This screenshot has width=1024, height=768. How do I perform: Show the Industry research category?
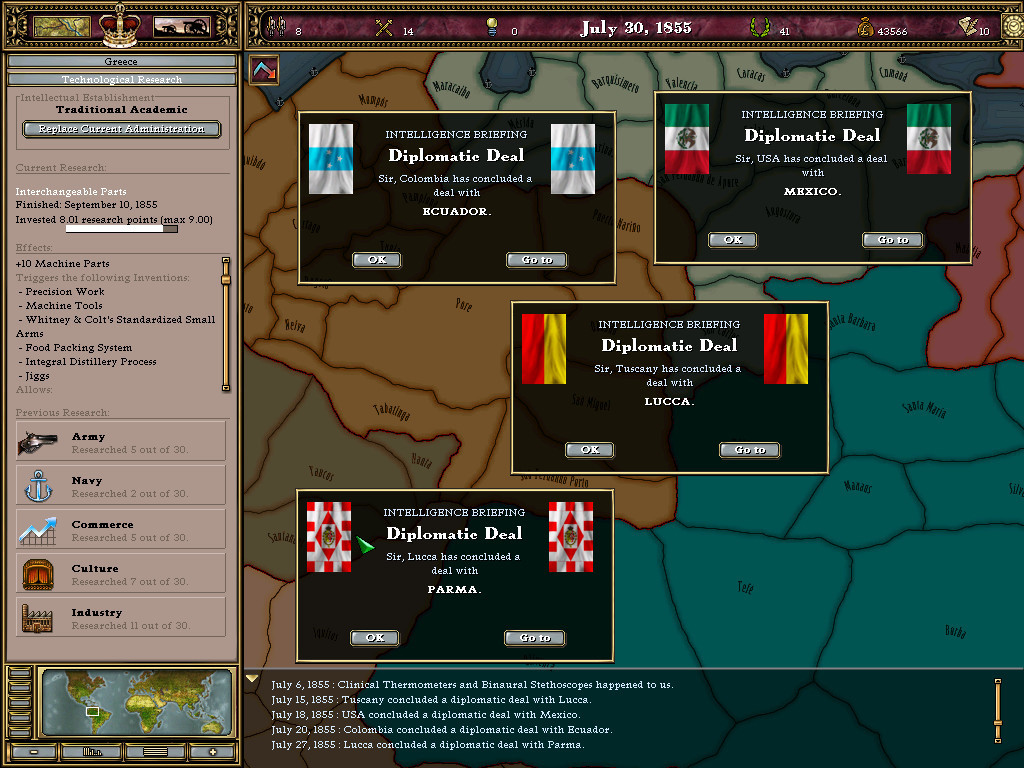[x=121, y=618]
